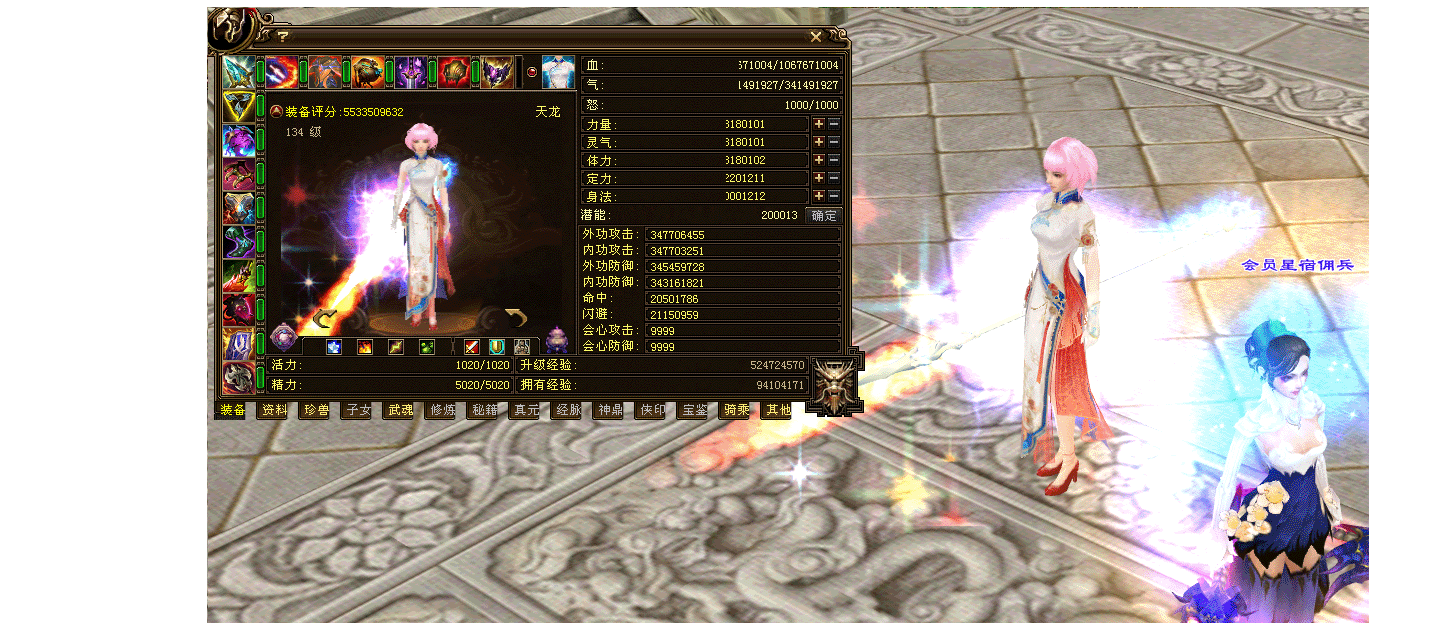
Task: Rotate character model with left arrow
Action: (x=323, y=319)
